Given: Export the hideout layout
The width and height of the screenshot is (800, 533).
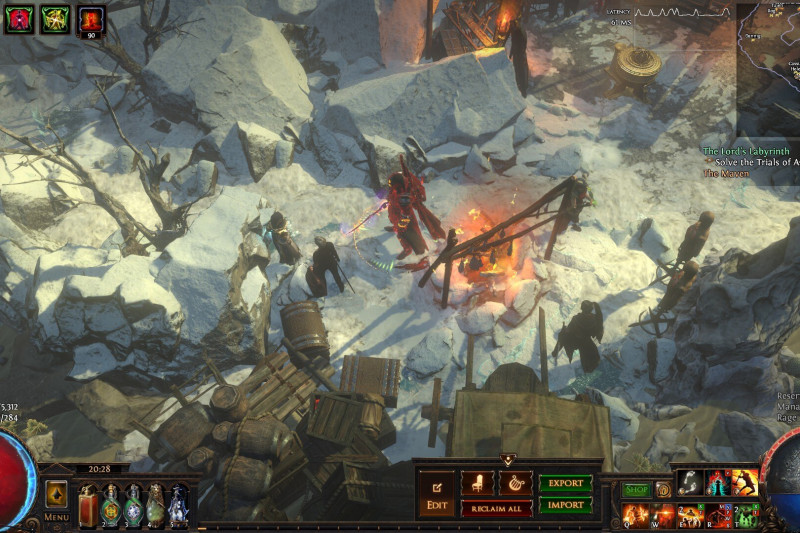Looking at the screenshot, I should coord(565,483).
